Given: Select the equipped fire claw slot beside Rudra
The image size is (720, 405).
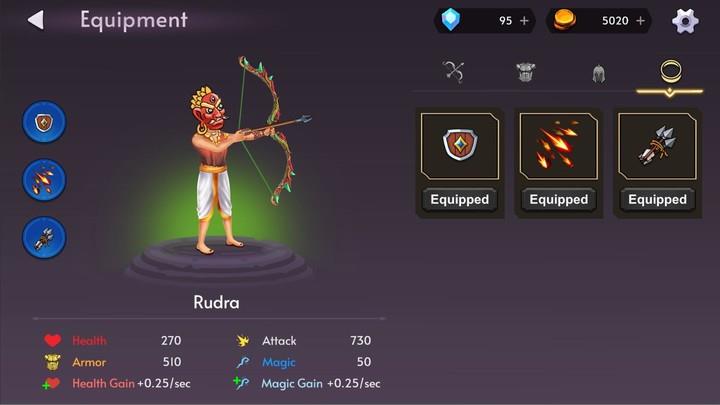Looking at the screenshot, I should pyautogui.click(x=44, y=180).
